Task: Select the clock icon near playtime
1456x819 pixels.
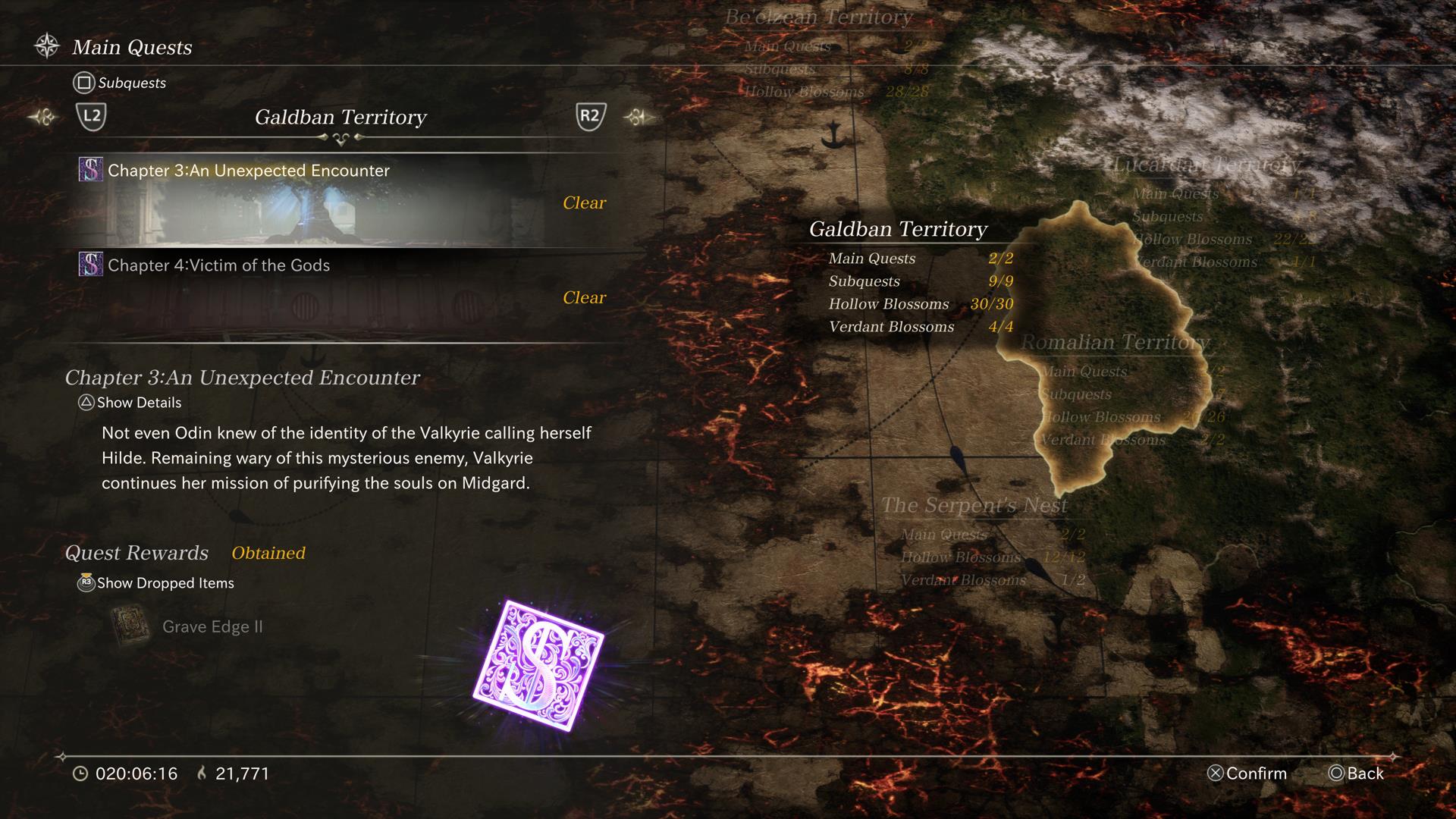Action: point(80,773)
